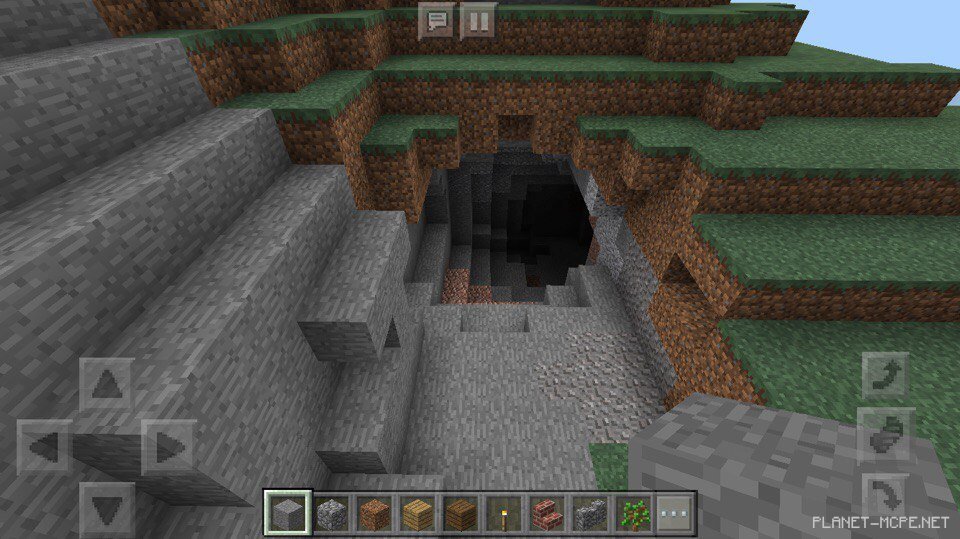Select the smooth stone block hotbar slot

coord(286,514)
